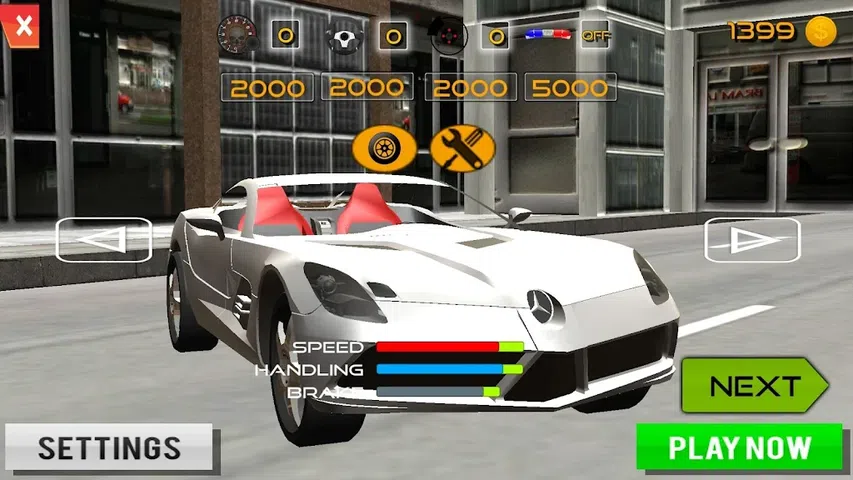Screen dimensions: 853x480
Task: Show the previous car with the left arrow
Action: (x=103, y=240)
